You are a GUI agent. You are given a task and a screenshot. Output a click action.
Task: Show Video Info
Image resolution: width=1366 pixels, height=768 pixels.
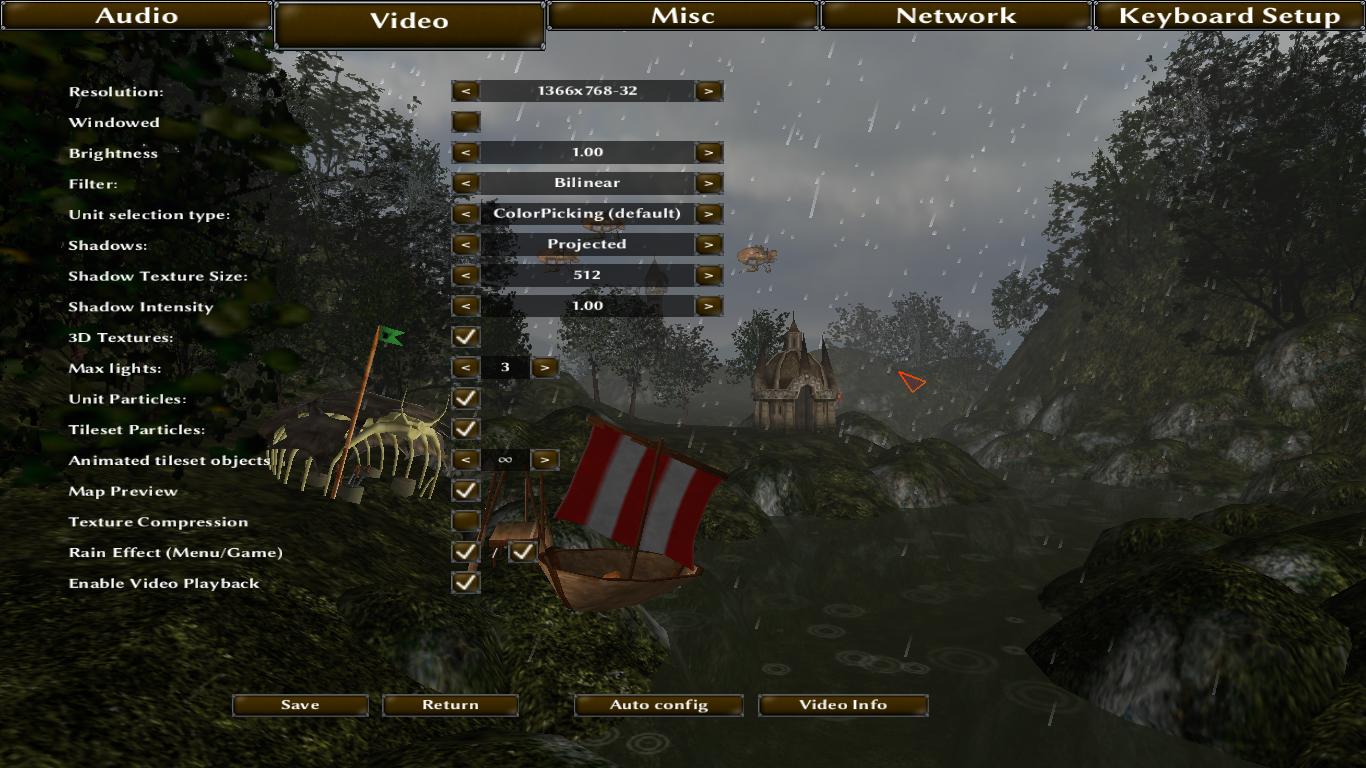click(843, 705)
